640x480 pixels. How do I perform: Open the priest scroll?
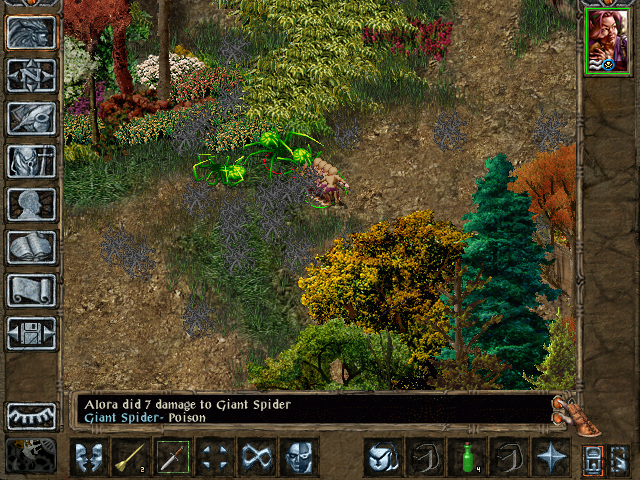[x=31, y=290]
